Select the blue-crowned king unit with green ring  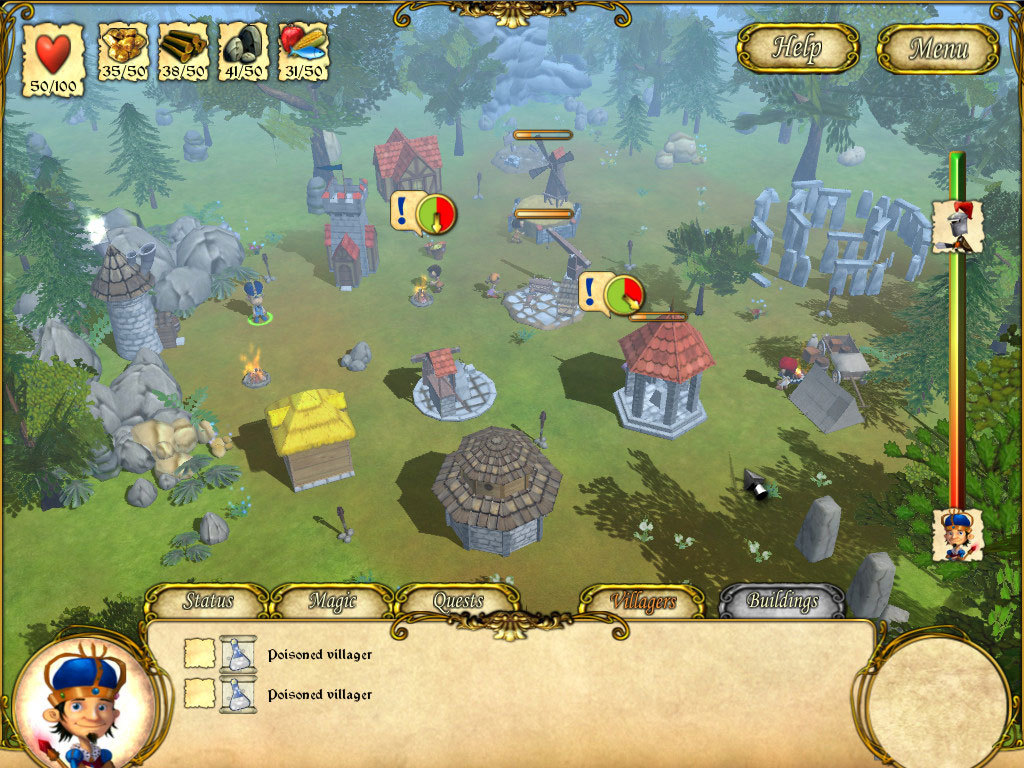click(258, 301)
